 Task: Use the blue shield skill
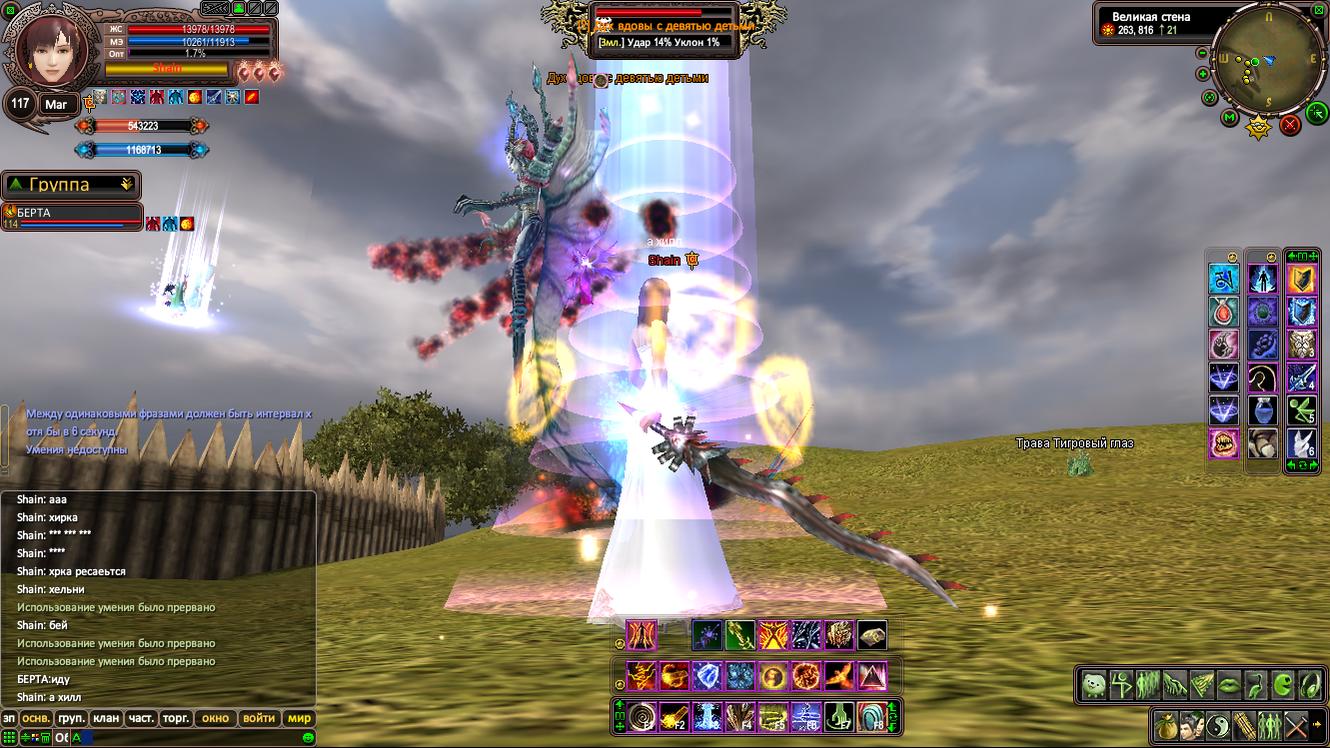(708, 676)
